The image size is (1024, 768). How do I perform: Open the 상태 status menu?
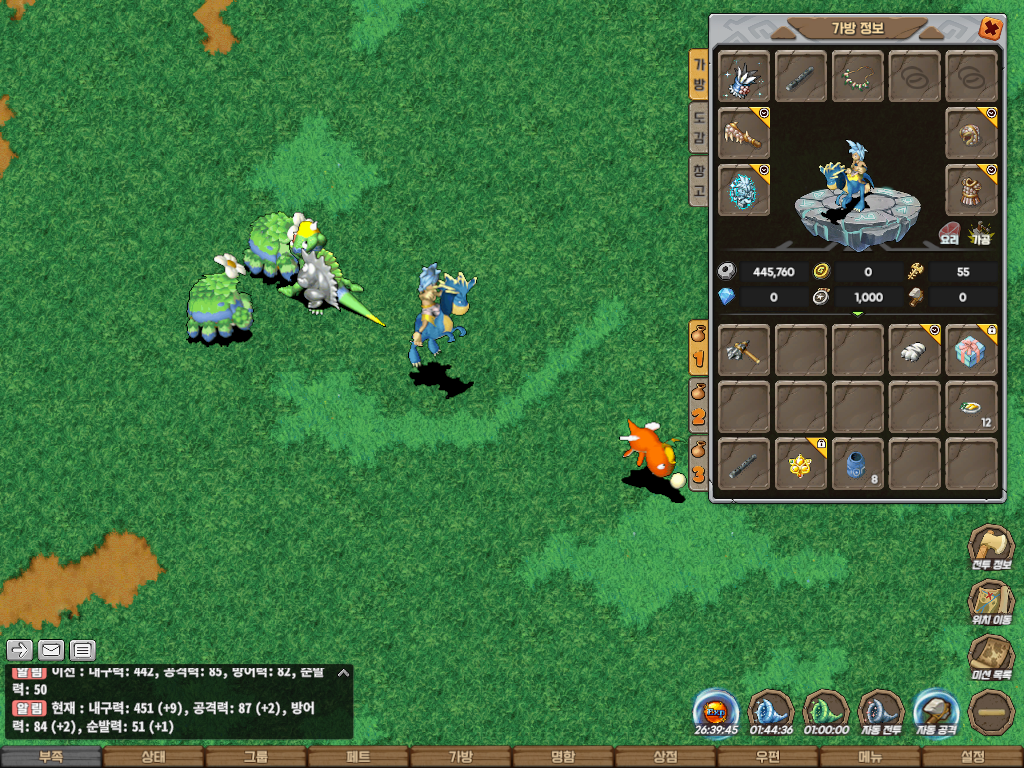pyautogui.click(x=153, y=758)
